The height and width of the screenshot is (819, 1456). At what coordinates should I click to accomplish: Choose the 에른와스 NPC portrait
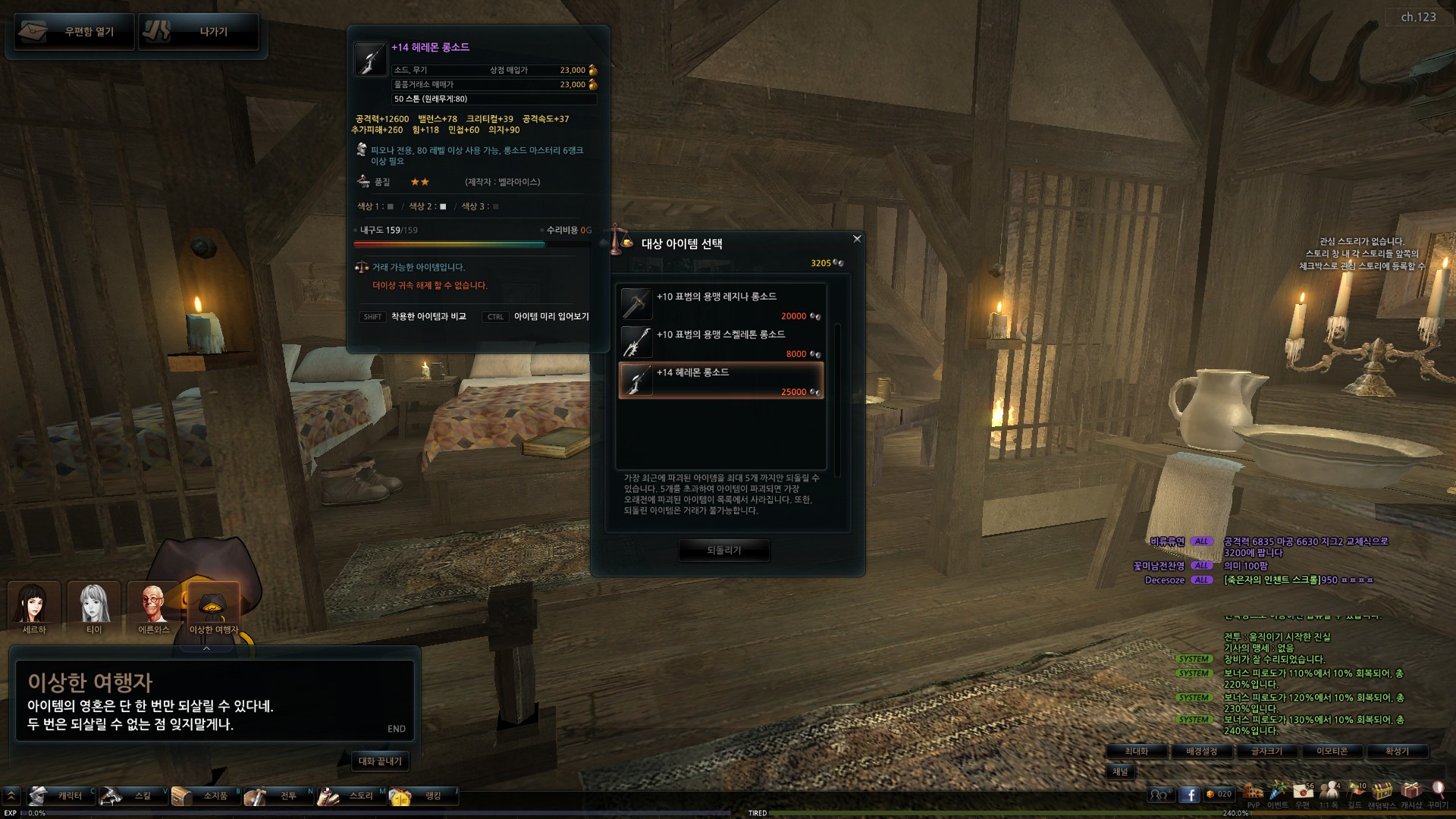pos(154,607)
